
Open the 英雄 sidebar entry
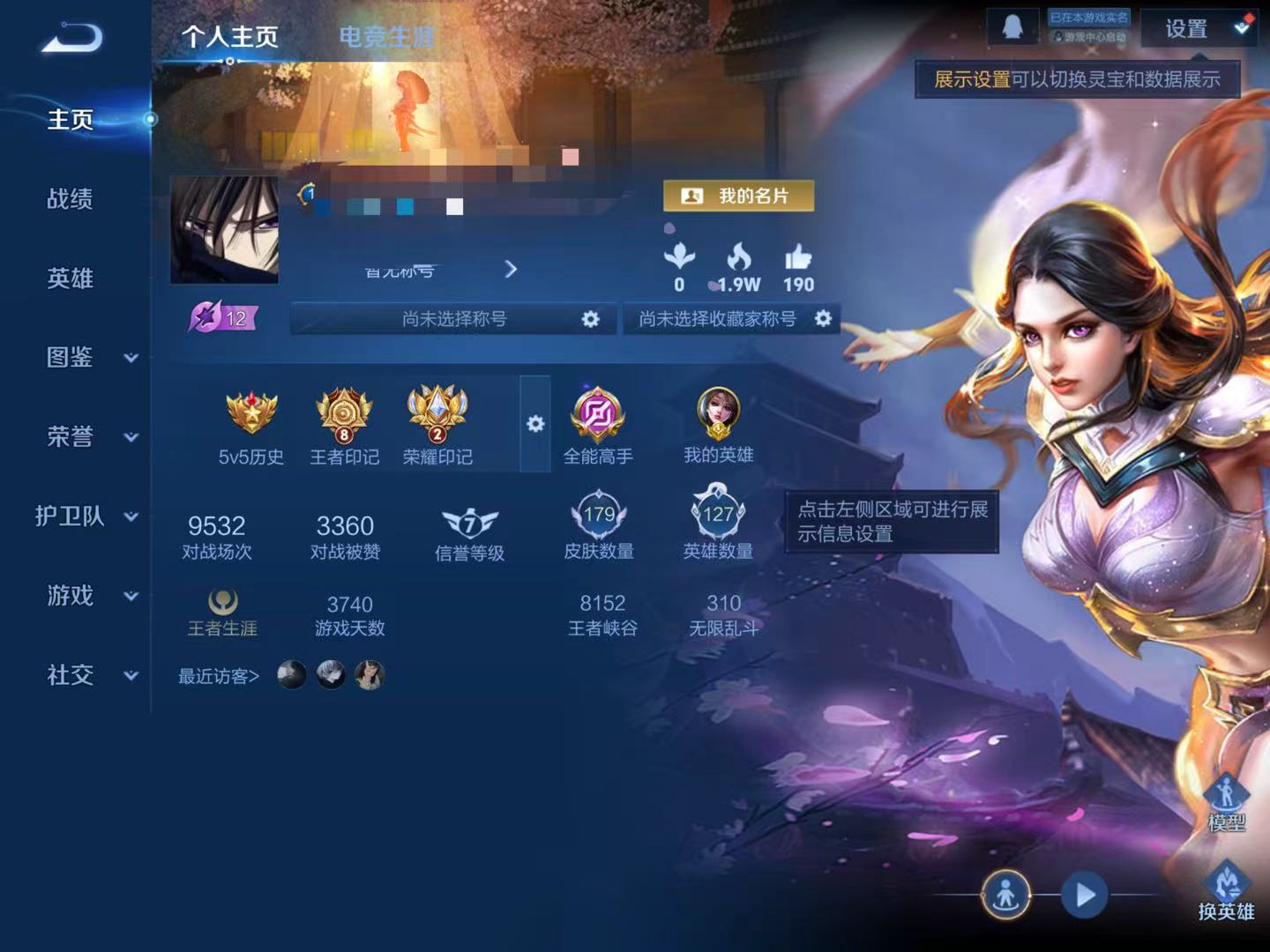(x=70, y=279)
